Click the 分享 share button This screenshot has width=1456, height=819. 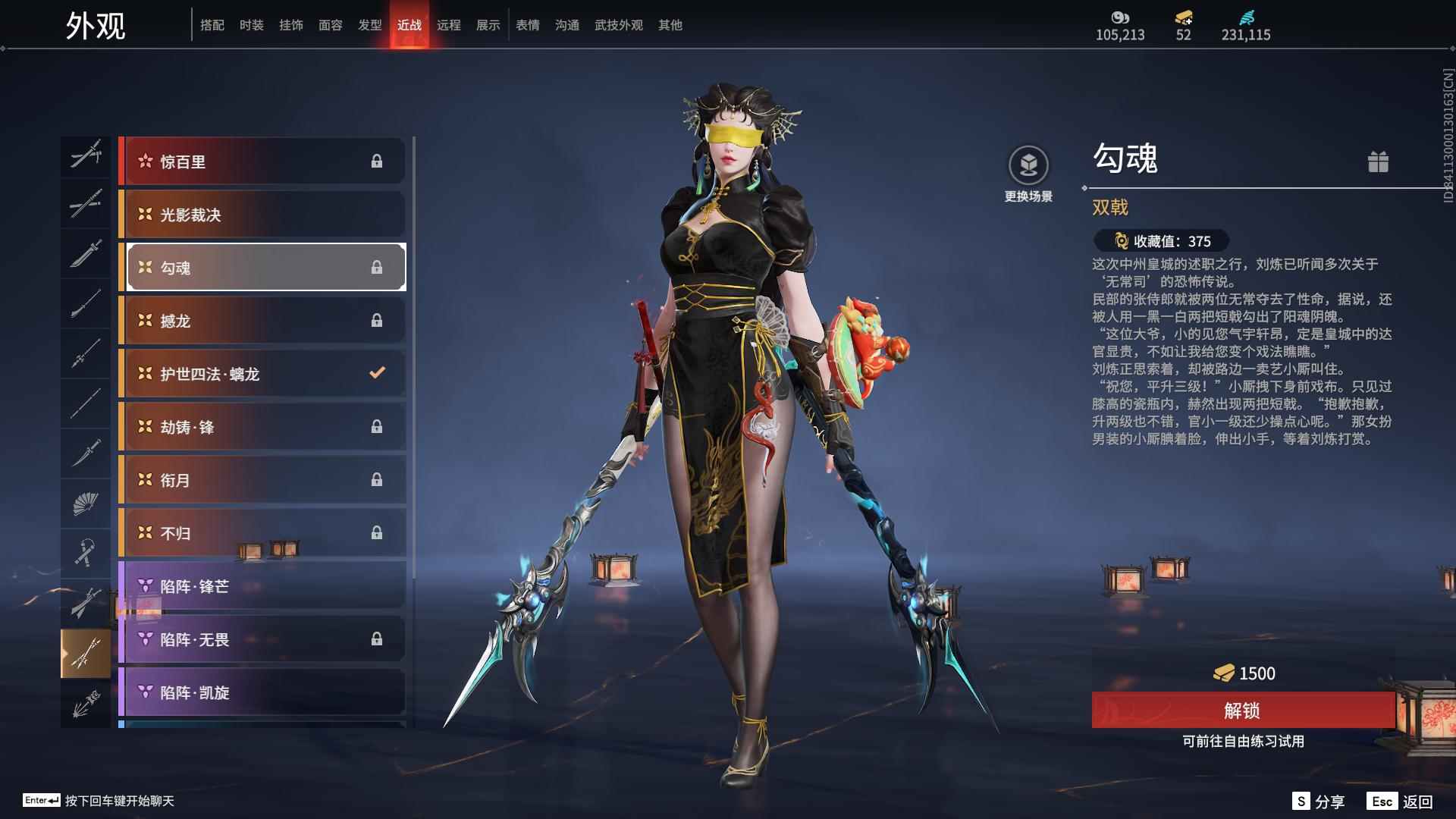(1319, 802)
